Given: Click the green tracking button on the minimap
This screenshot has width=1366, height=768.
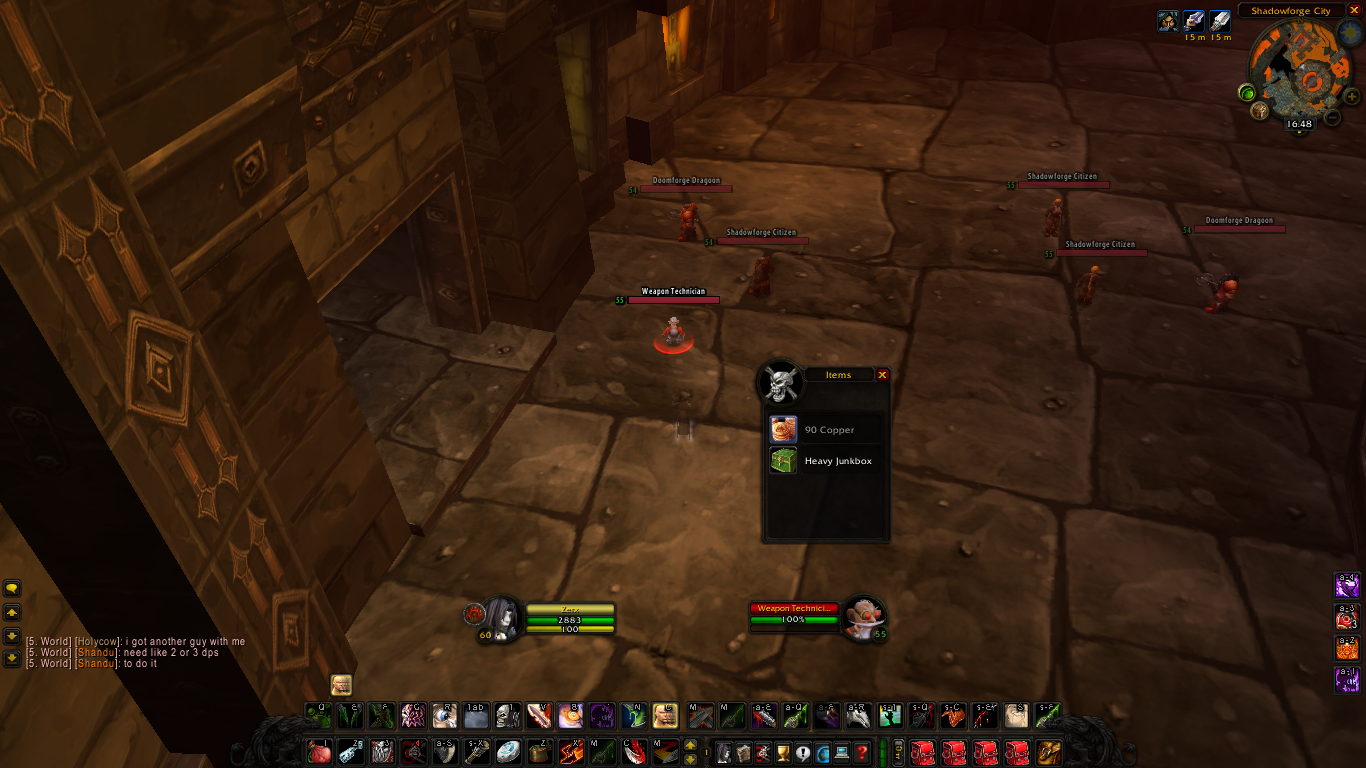Looking at the screenshot, I should point(1247,93).
